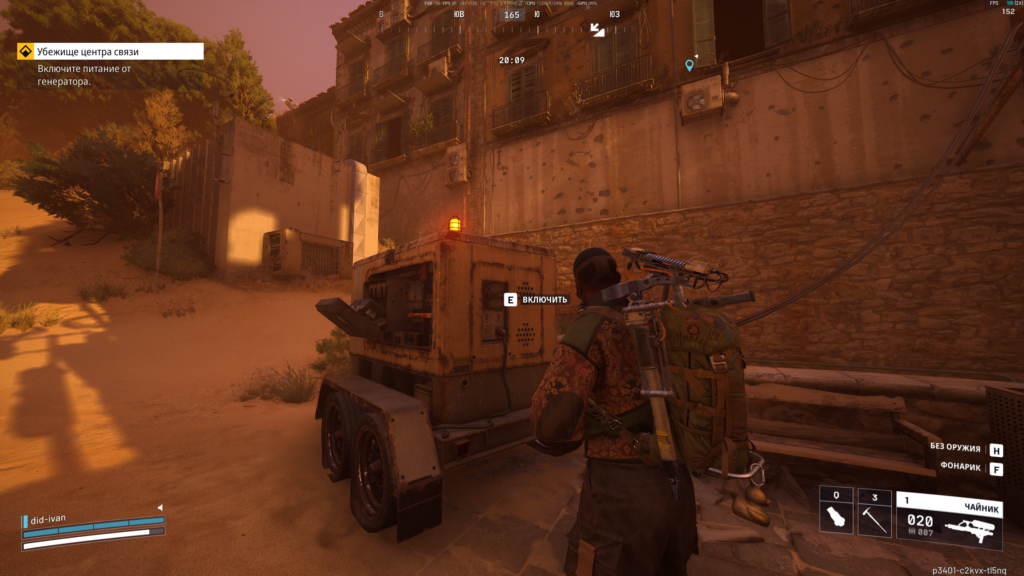
Task: Select the did-ivan player name tag
Action: pos(54,519)
